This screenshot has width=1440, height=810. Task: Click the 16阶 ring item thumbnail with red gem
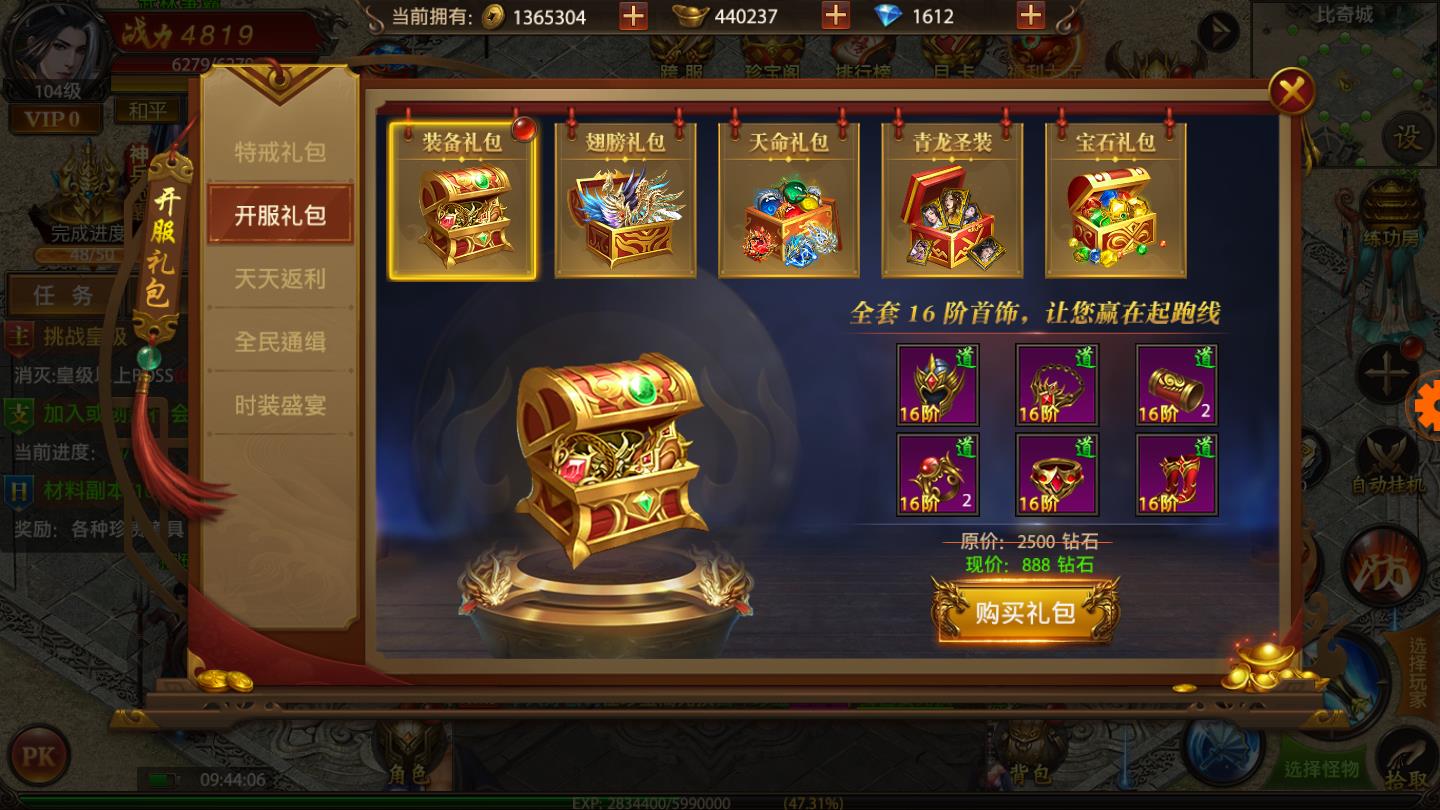(1057, 475)
